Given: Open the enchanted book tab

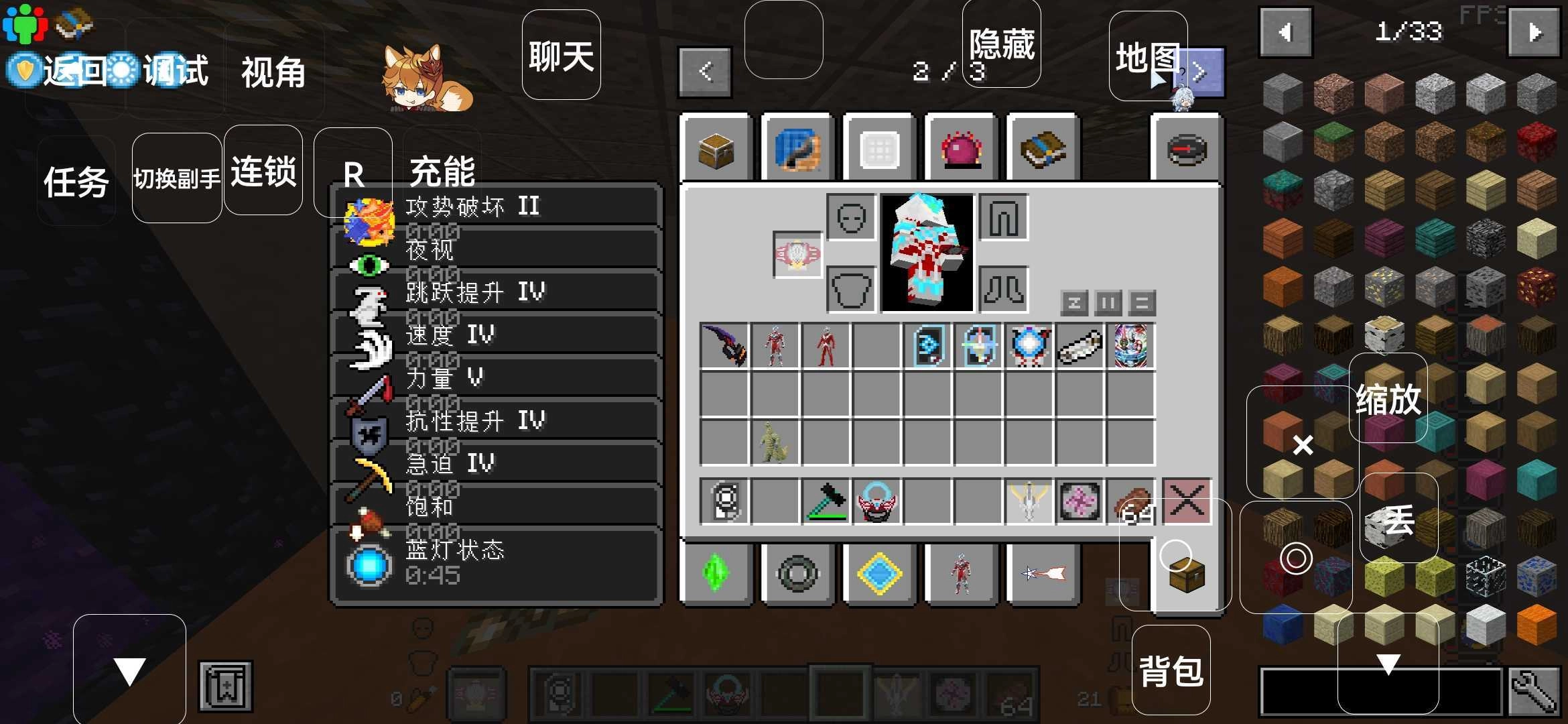Looking at the screenshot, I should click(1043, 149).
